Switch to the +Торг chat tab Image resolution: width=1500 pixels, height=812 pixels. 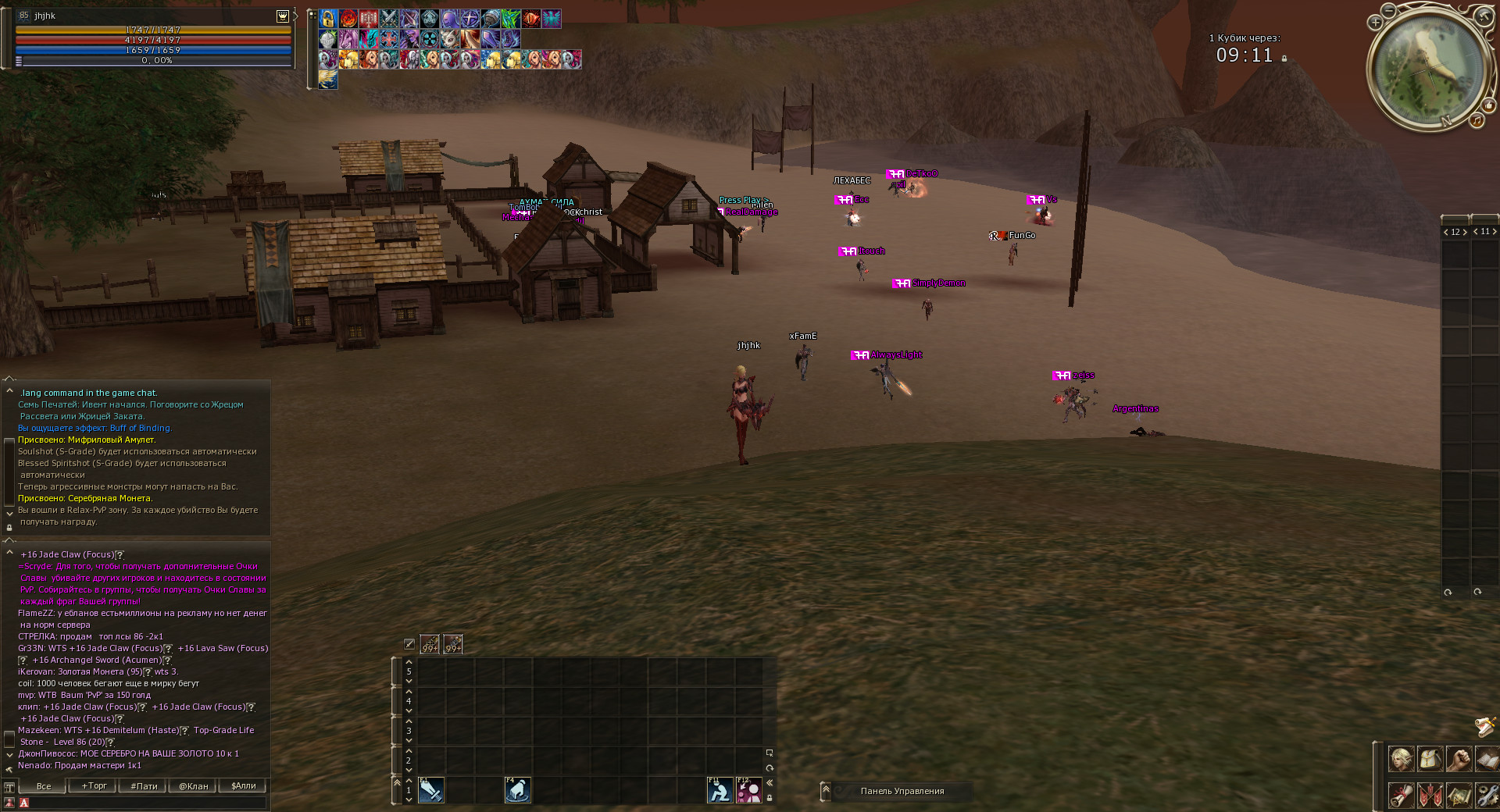94,786
